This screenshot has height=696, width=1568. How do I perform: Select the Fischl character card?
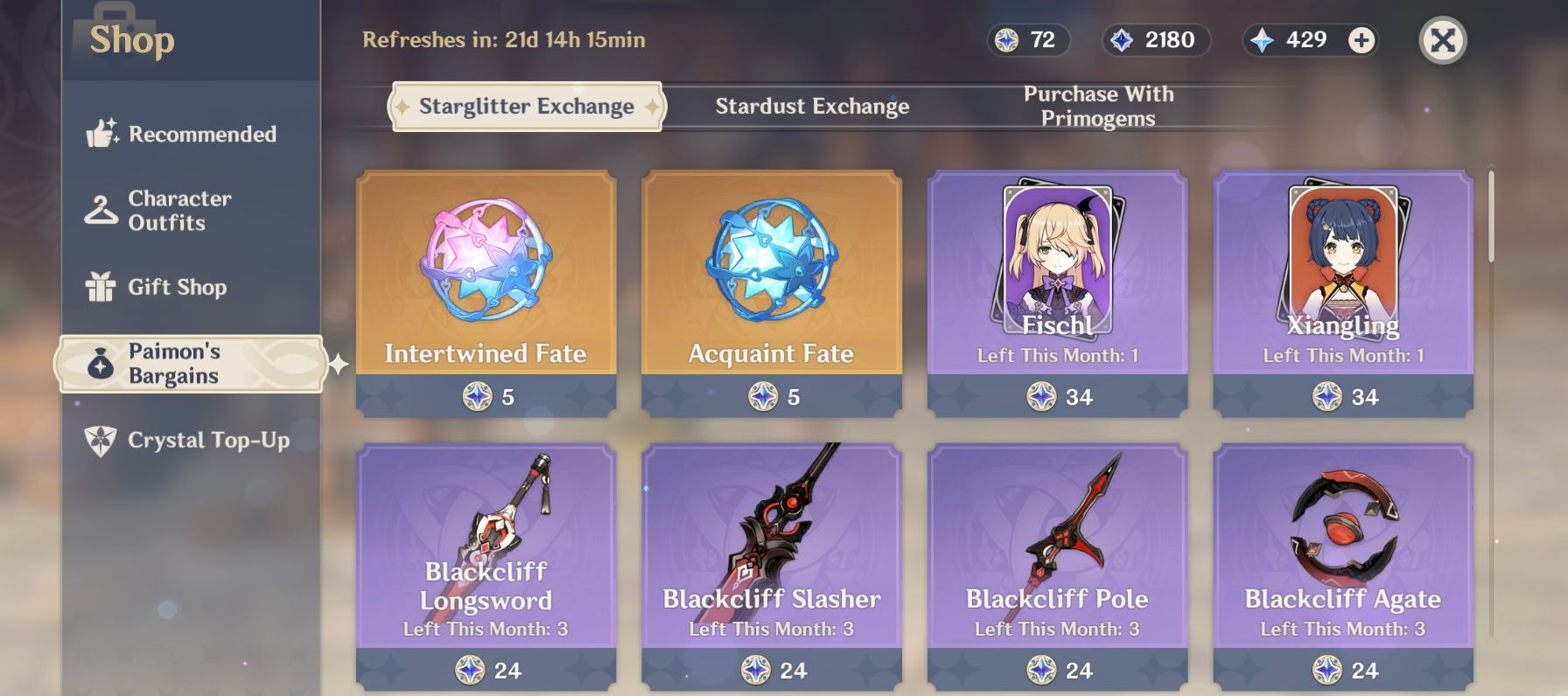(x=1055, y=289)
